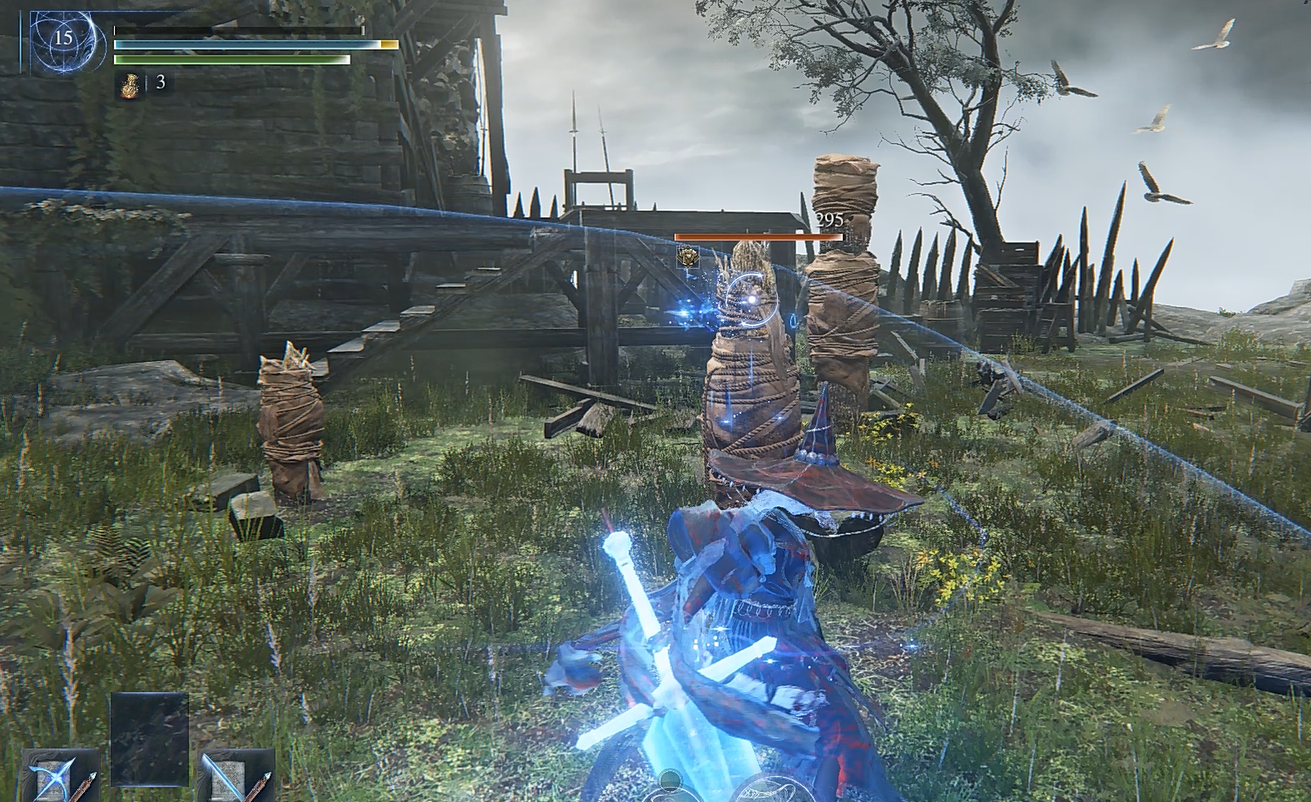The height and width of the screenshot is (802, 1311).
Task: Click the golden status icon under enemy health bar
Action: [x=687, y=257]
